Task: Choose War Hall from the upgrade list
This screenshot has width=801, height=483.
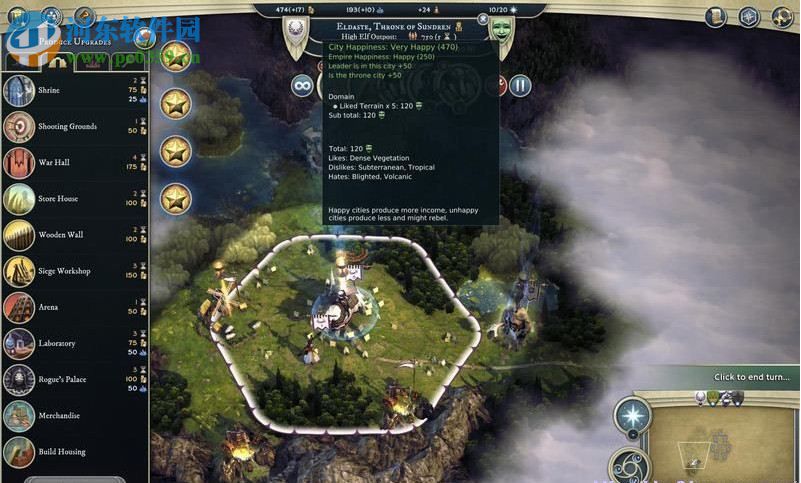Action: [75, 163]
